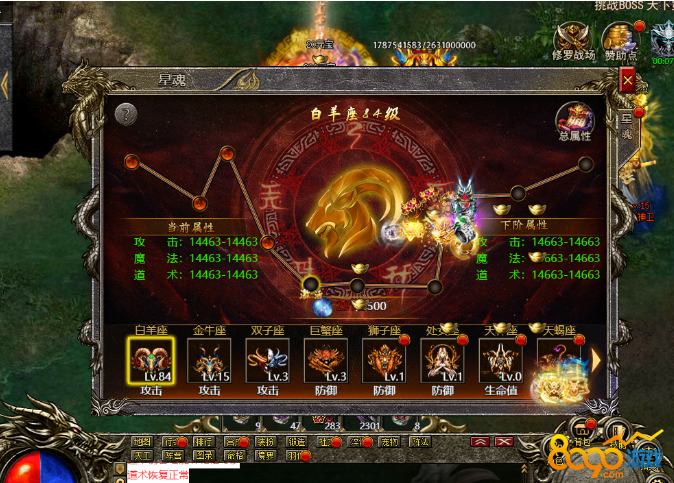Show more constellations with the right arrow
The image size is (674, 483).
click(x=596, y=359)
